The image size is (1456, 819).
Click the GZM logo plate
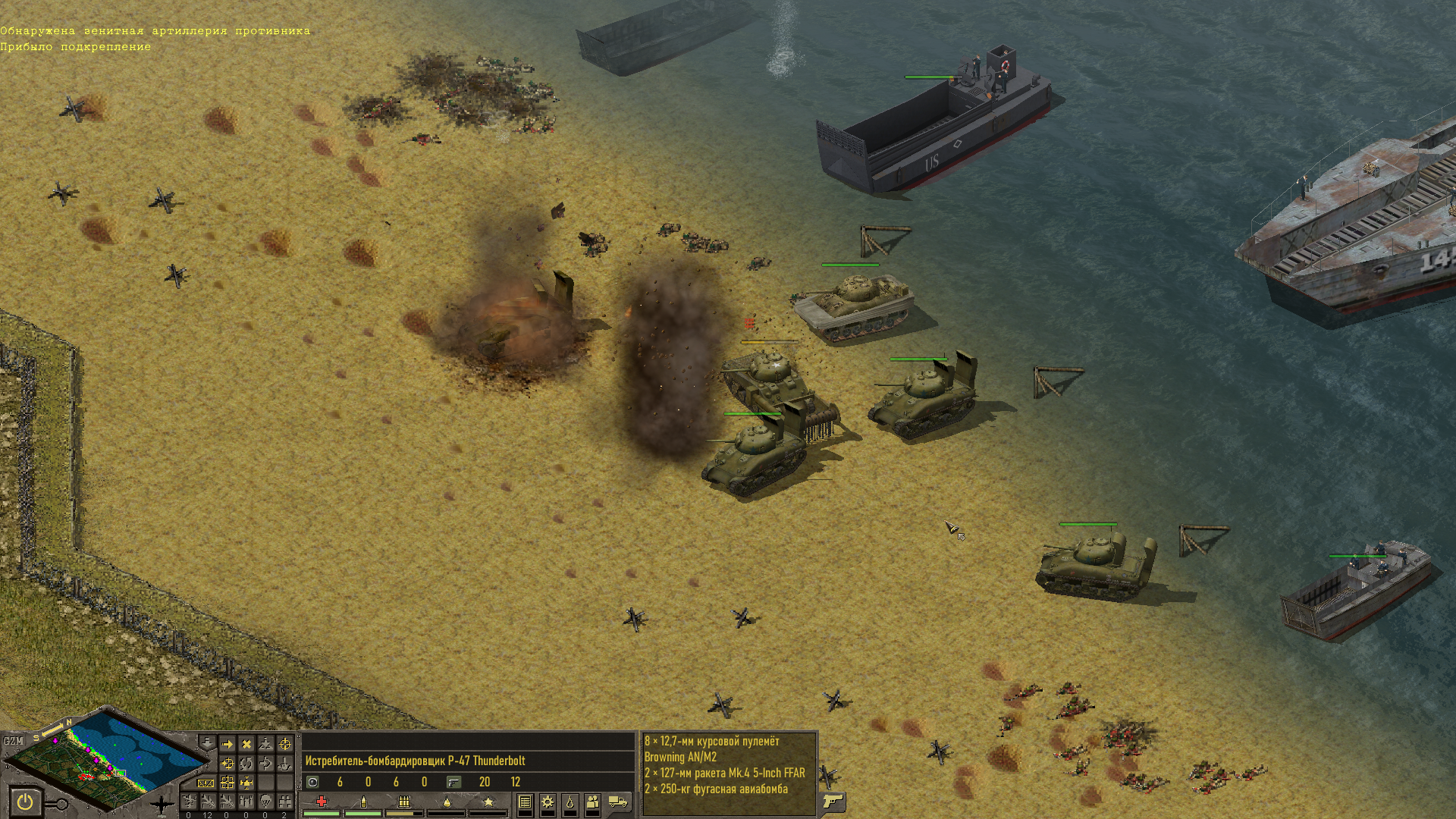[14, 741]
